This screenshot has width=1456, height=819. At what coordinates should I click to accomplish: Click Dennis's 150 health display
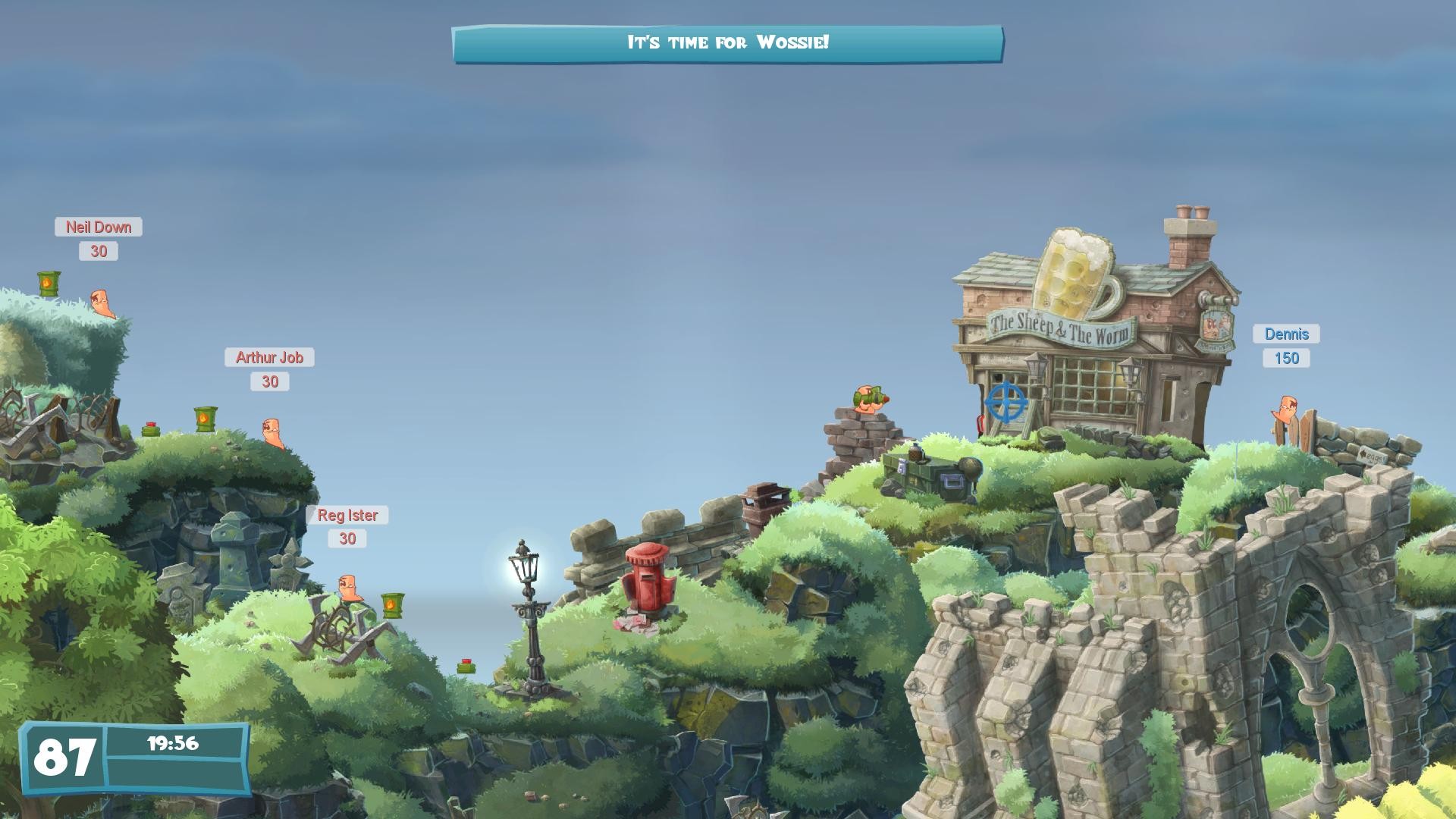[1287, 357]
